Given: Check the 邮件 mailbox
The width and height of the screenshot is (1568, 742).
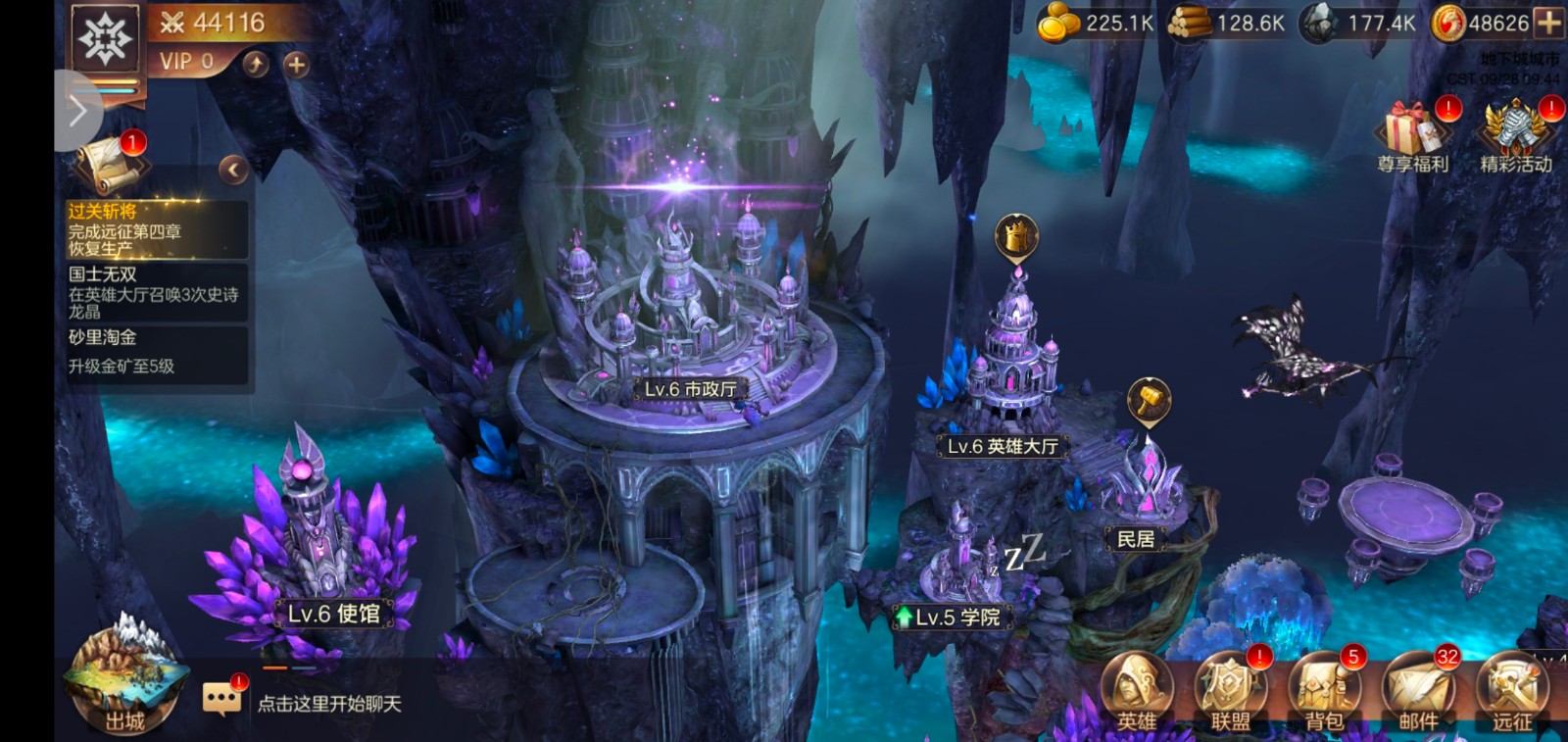Looking at the screenshot, I should 1418,693.
